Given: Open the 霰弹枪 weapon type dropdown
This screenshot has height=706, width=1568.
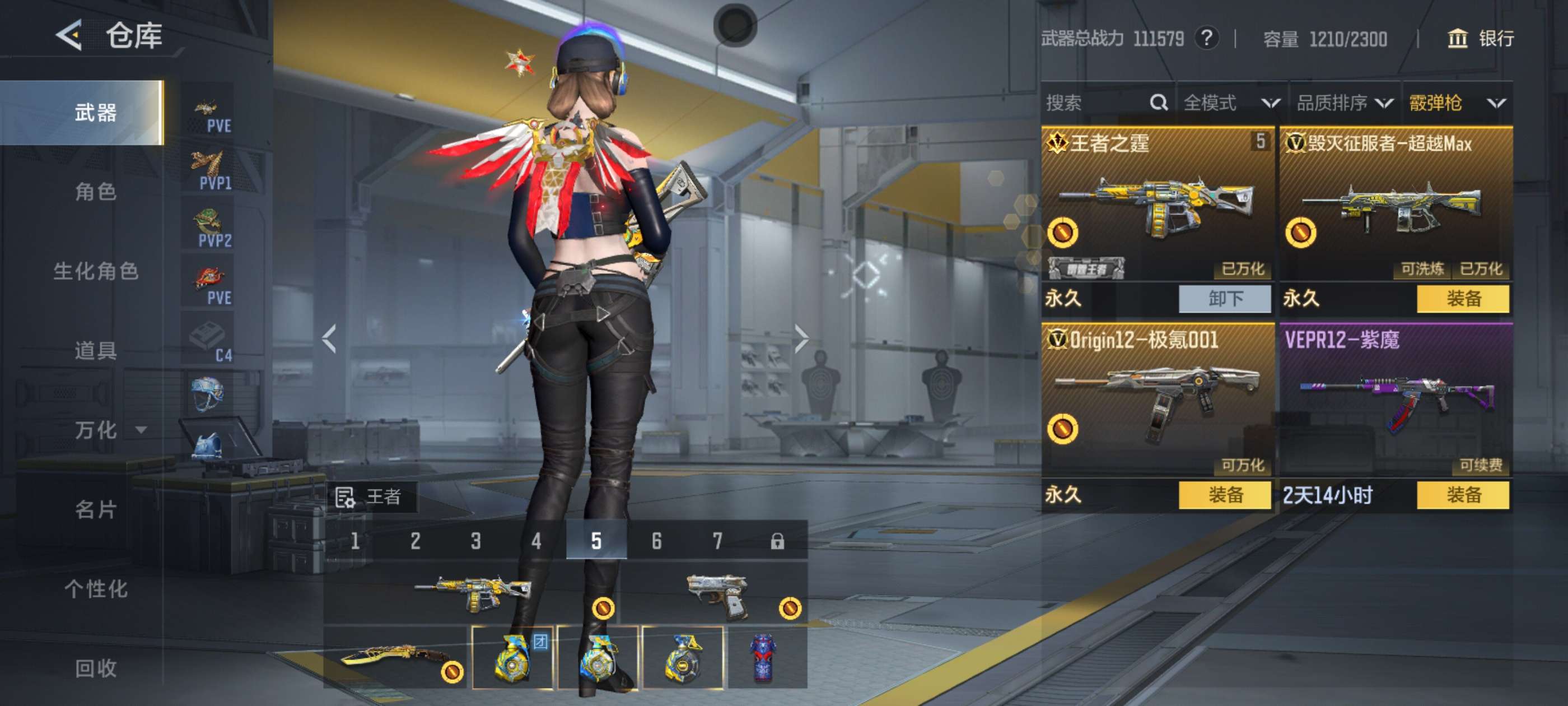Looking at the screenshot, I should coord(1457,103).
